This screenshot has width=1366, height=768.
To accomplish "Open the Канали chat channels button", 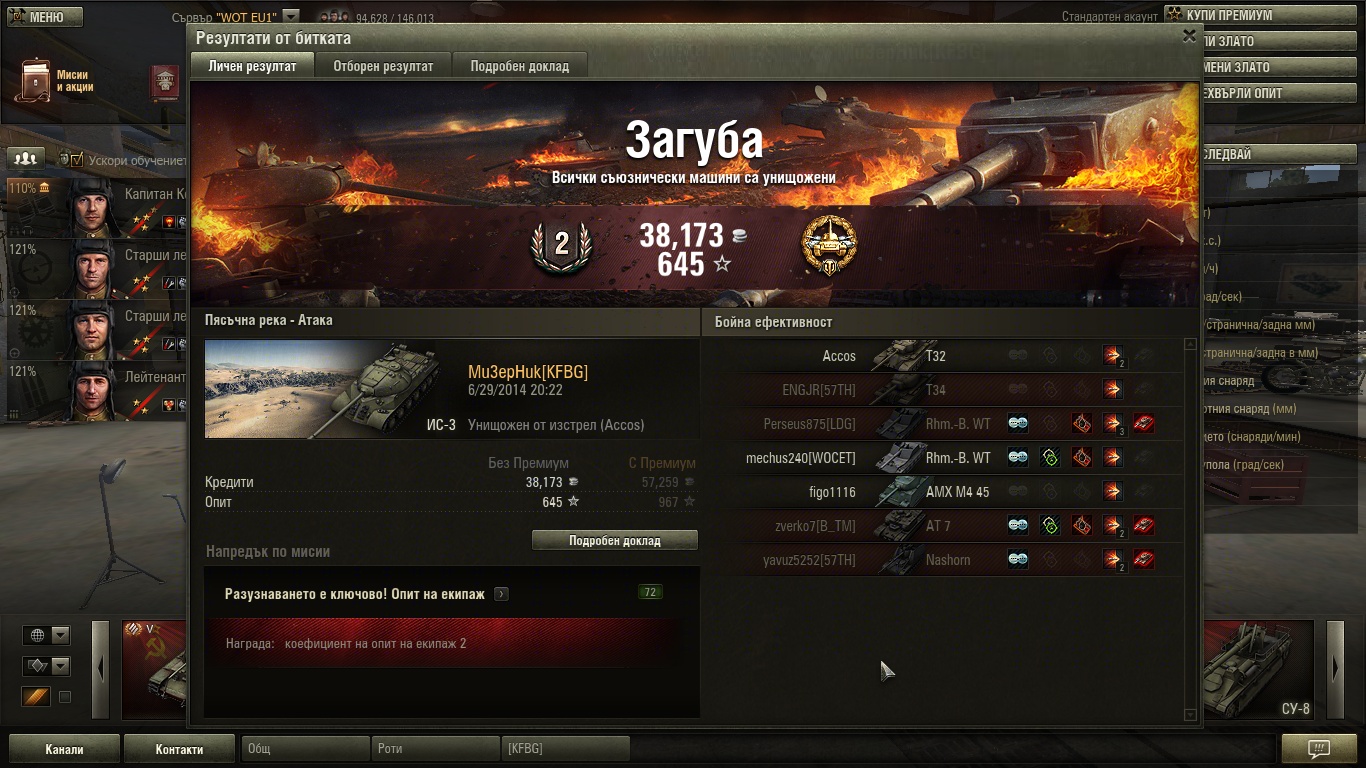I will coord(64,749).
